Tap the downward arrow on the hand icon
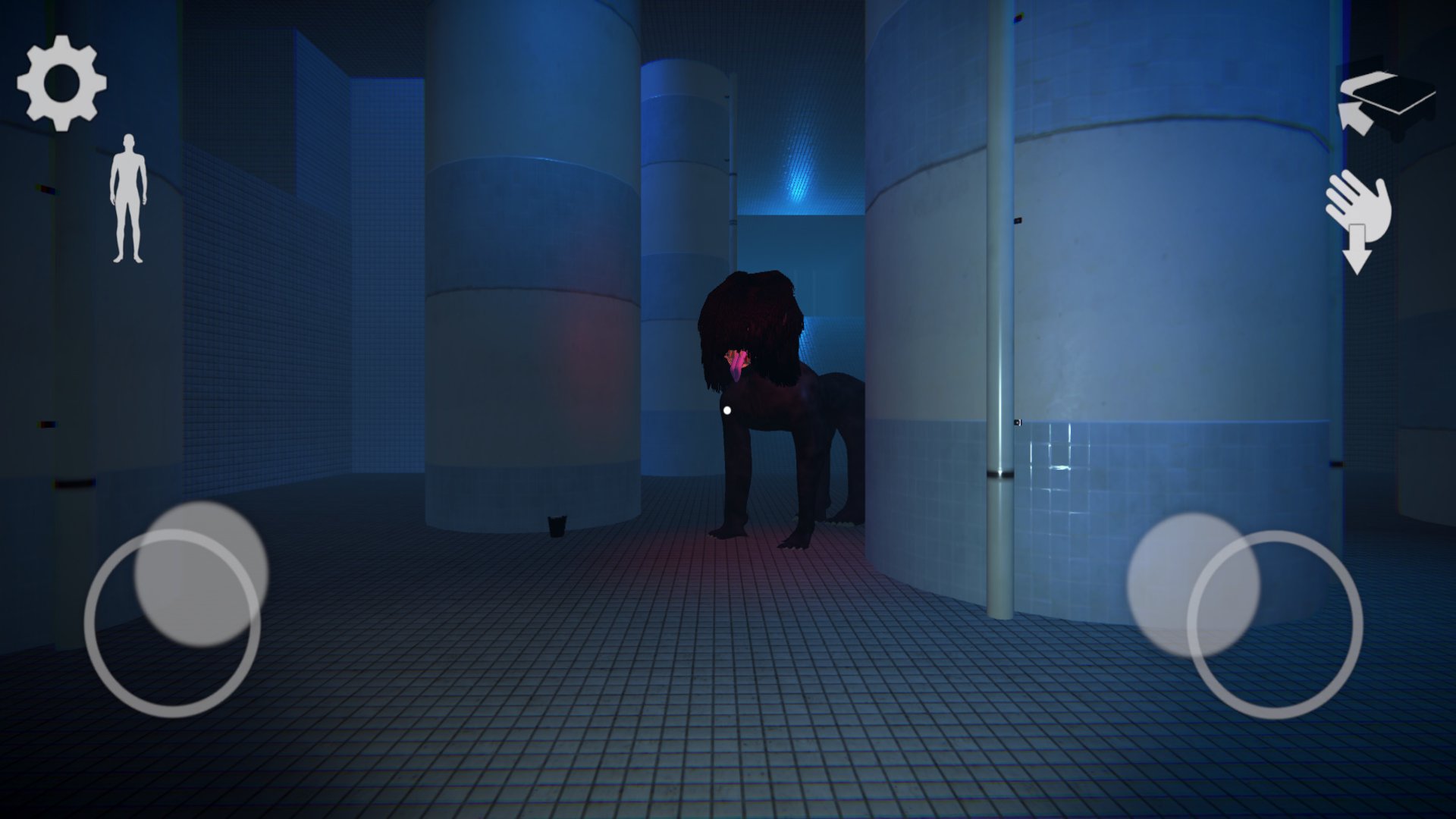Image resolution: width=1456 pixels, height=819 pixels. point(1357,250)
